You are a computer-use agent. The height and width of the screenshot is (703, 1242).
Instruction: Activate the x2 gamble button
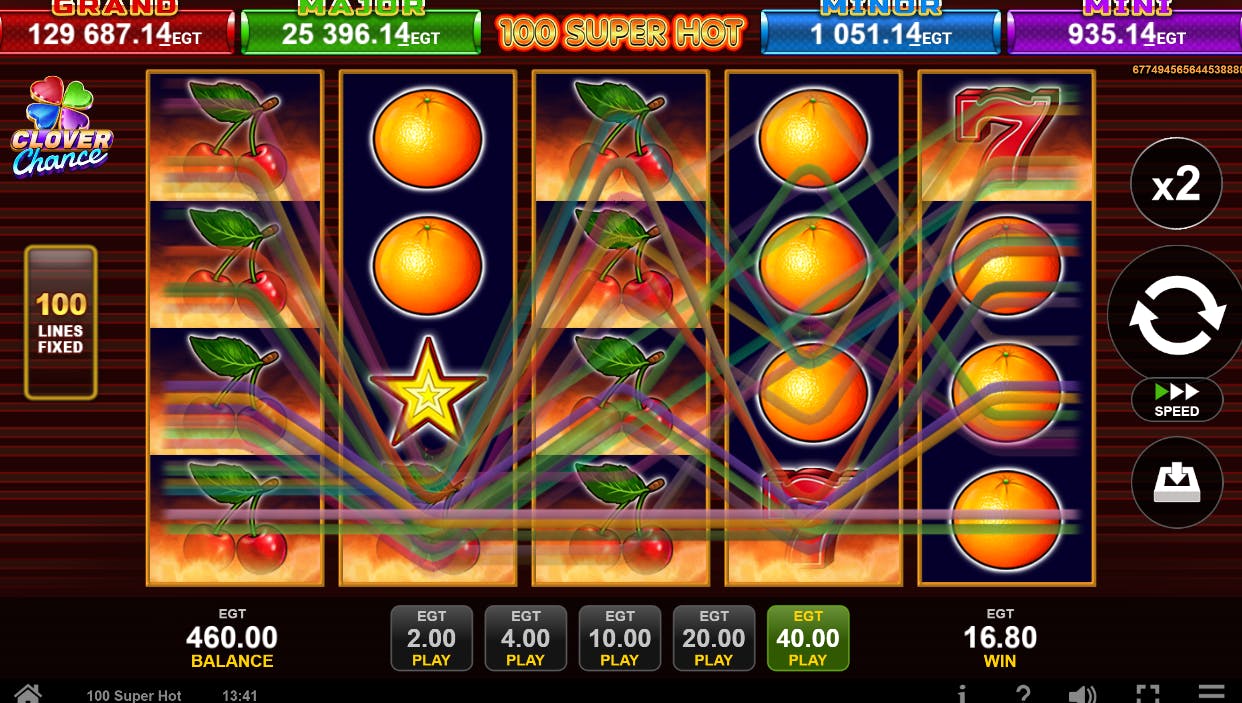(1176, 184)
